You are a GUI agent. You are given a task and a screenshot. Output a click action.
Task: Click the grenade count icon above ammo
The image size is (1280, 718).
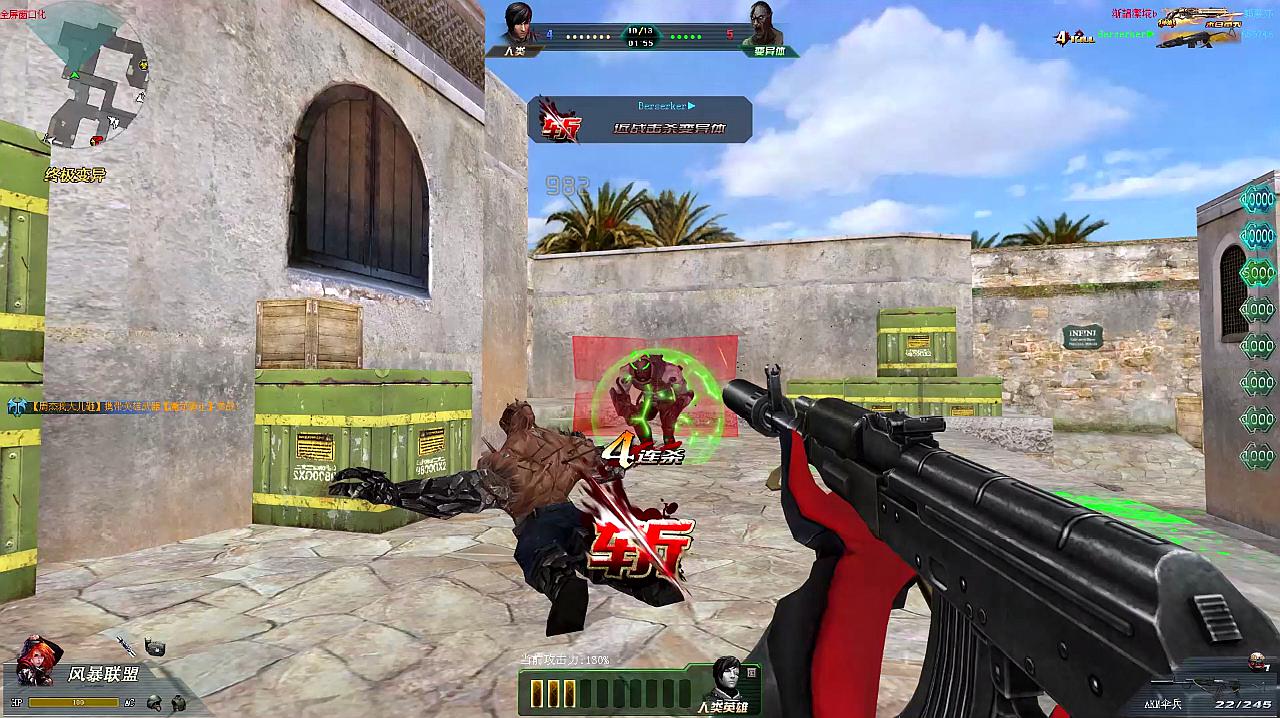[1258, 663]
